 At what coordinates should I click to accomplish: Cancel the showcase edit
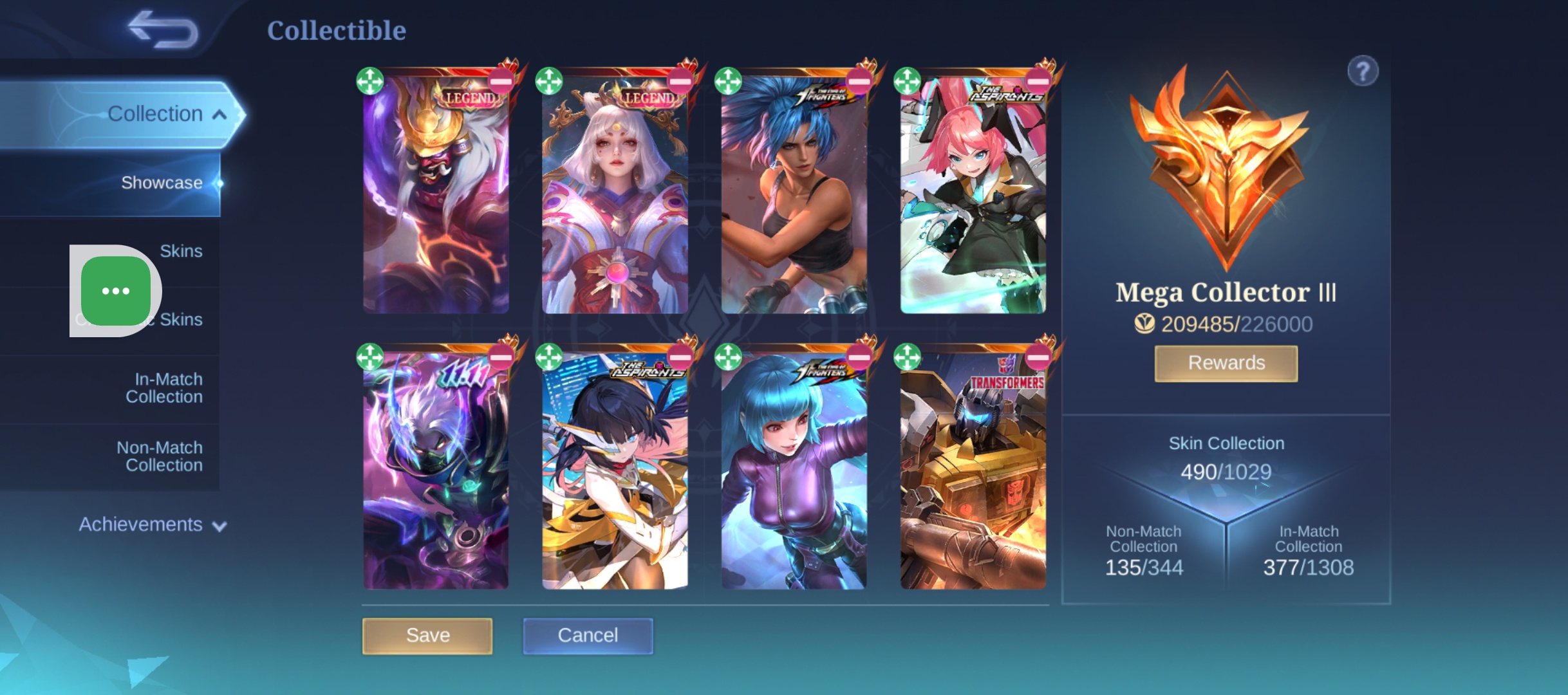588,636
